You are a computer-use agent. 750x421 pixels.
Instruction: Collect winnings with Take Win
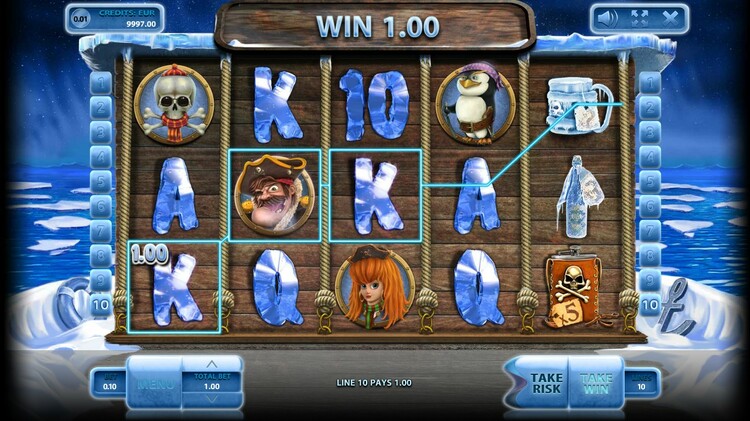(596, 383)
